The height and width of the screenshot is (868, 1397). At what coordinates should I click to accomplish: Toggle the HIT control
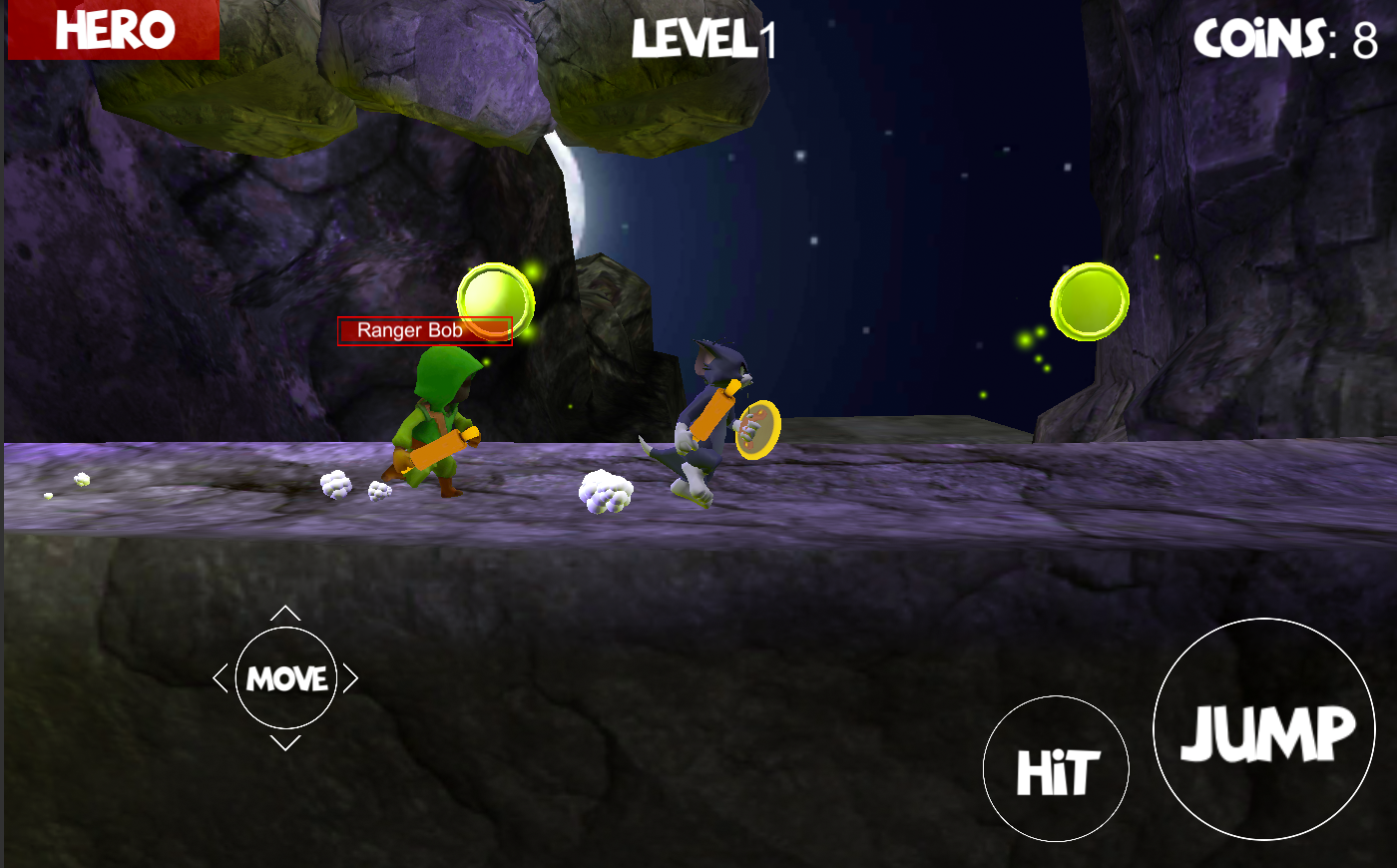click(x=1056, y=768)
